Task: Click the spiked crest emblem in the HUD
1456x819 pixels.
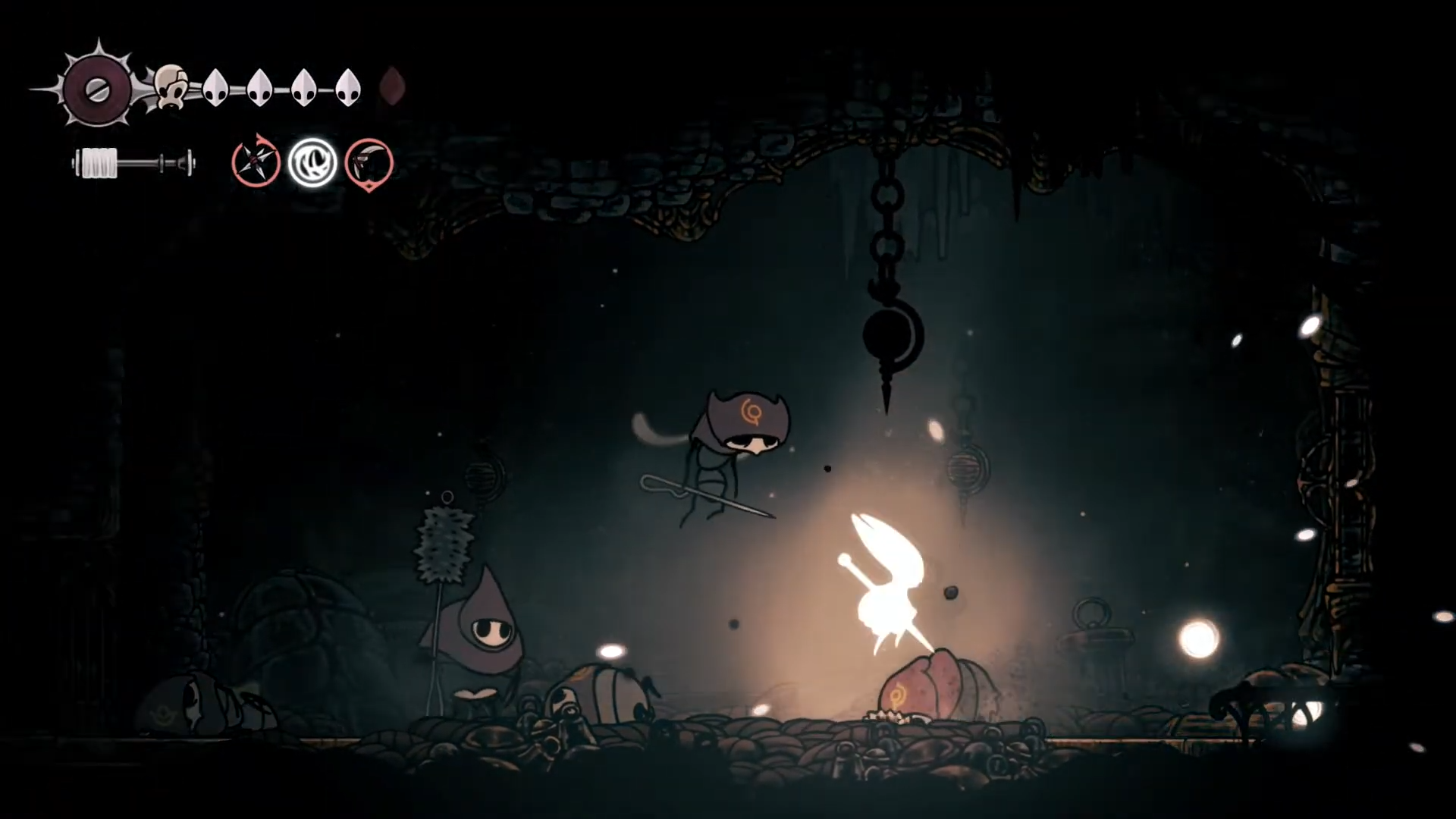Action: coord(98,89)
